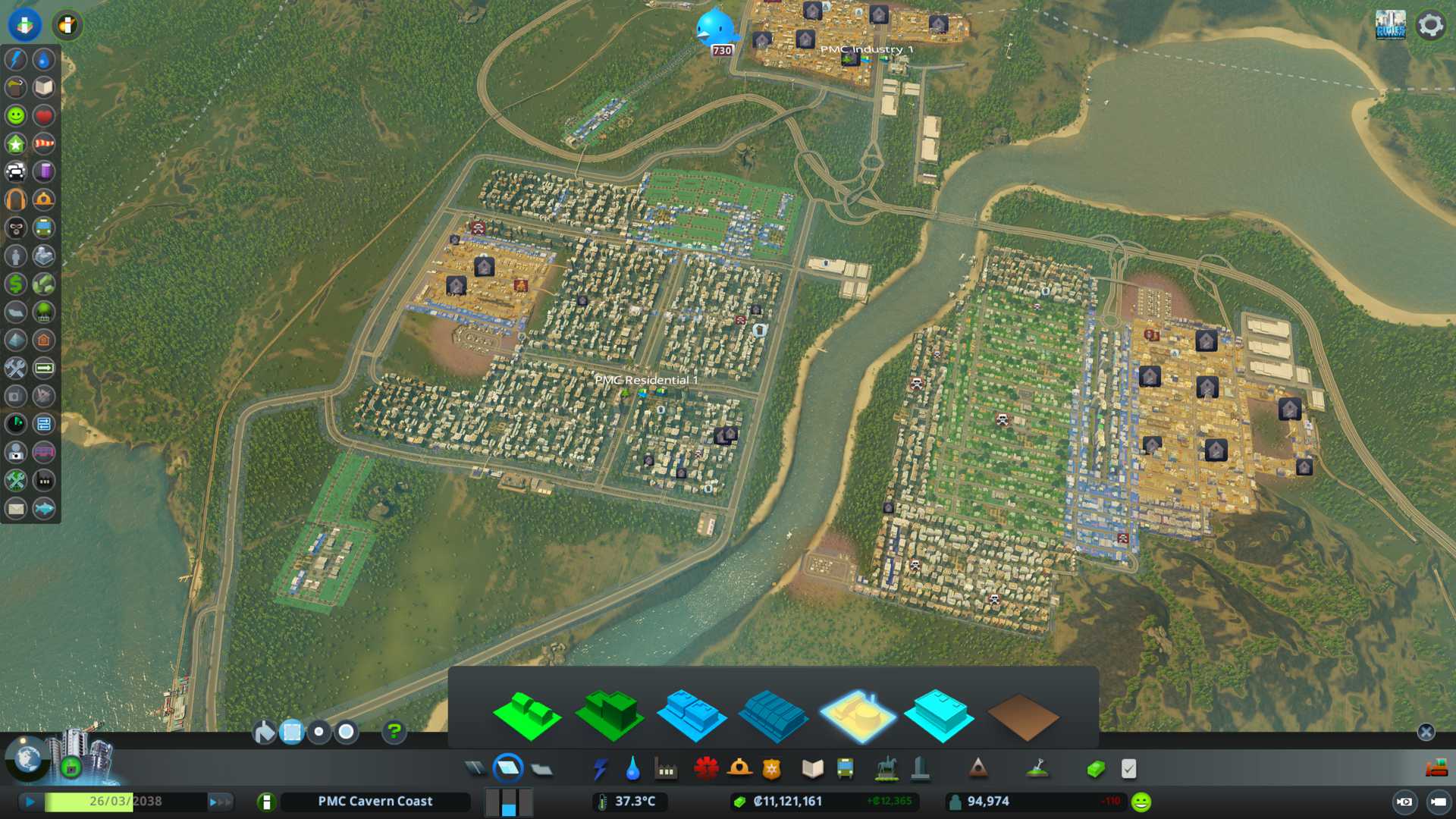Open the education book menu

tap(812, 769)
